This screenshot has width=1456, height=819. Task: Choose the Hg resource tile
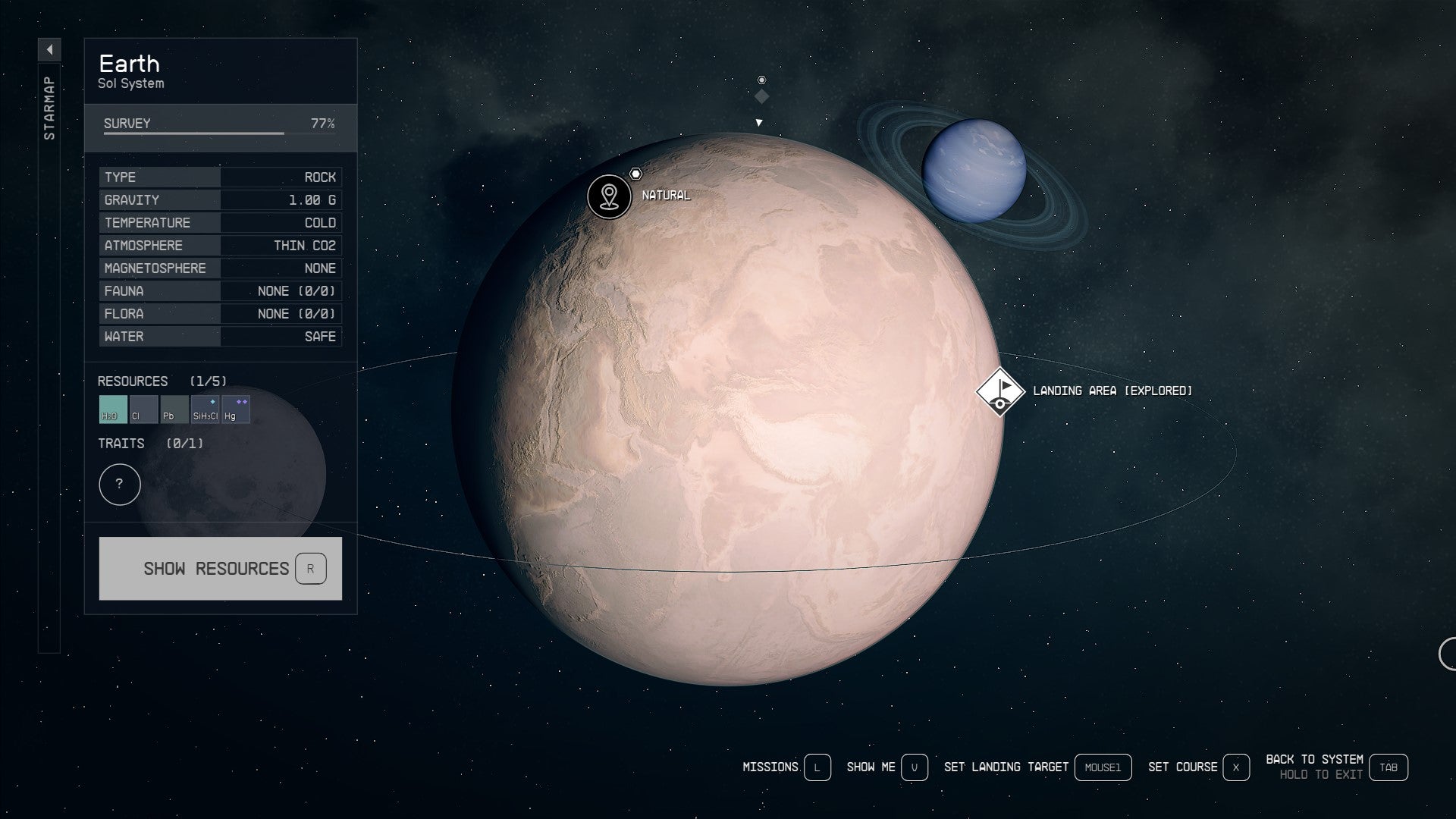click(x=235, y=409)
